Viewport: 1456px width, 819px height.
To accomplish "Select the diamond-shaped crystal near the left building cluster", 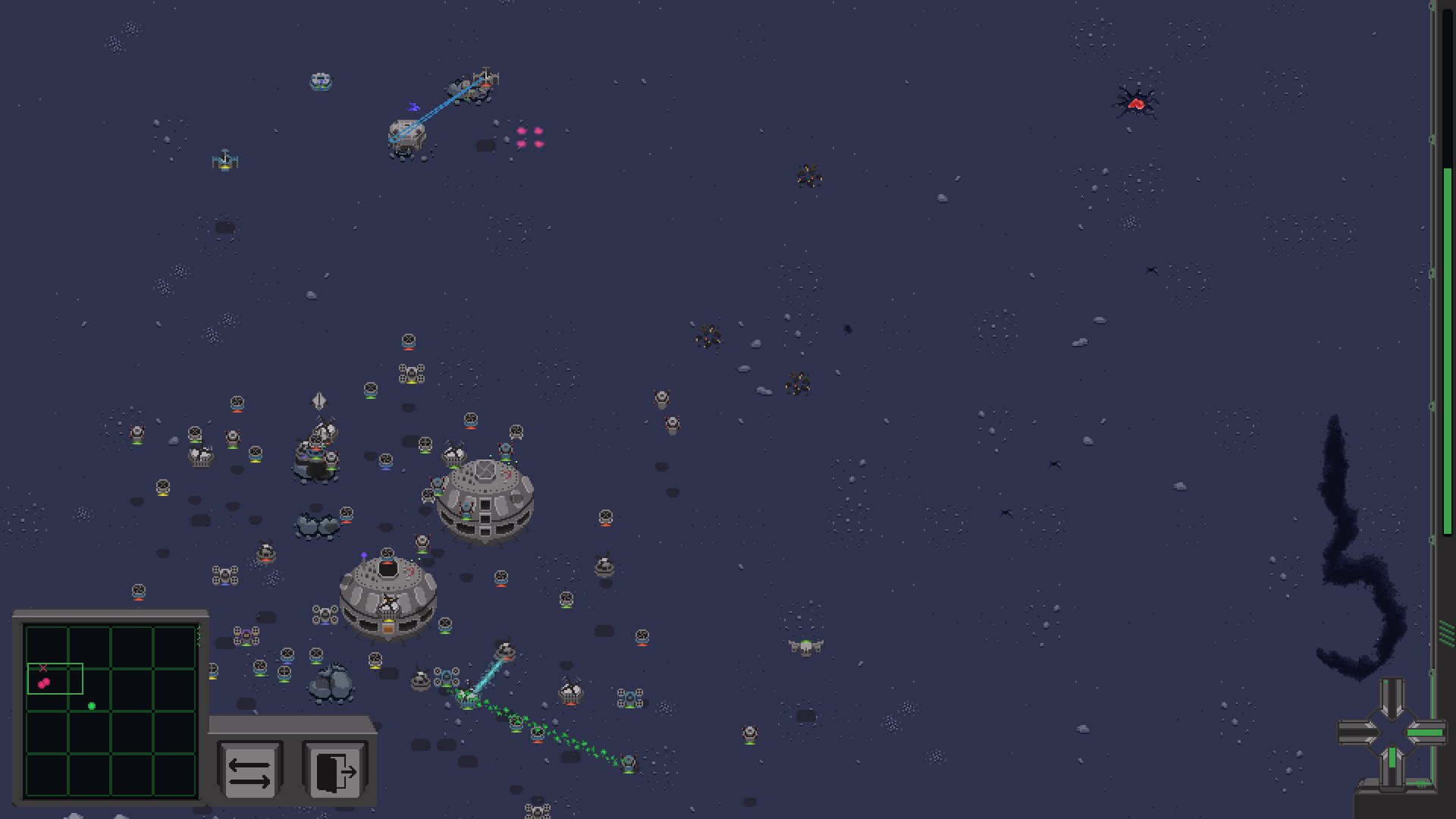I will [x=318, y=401].
